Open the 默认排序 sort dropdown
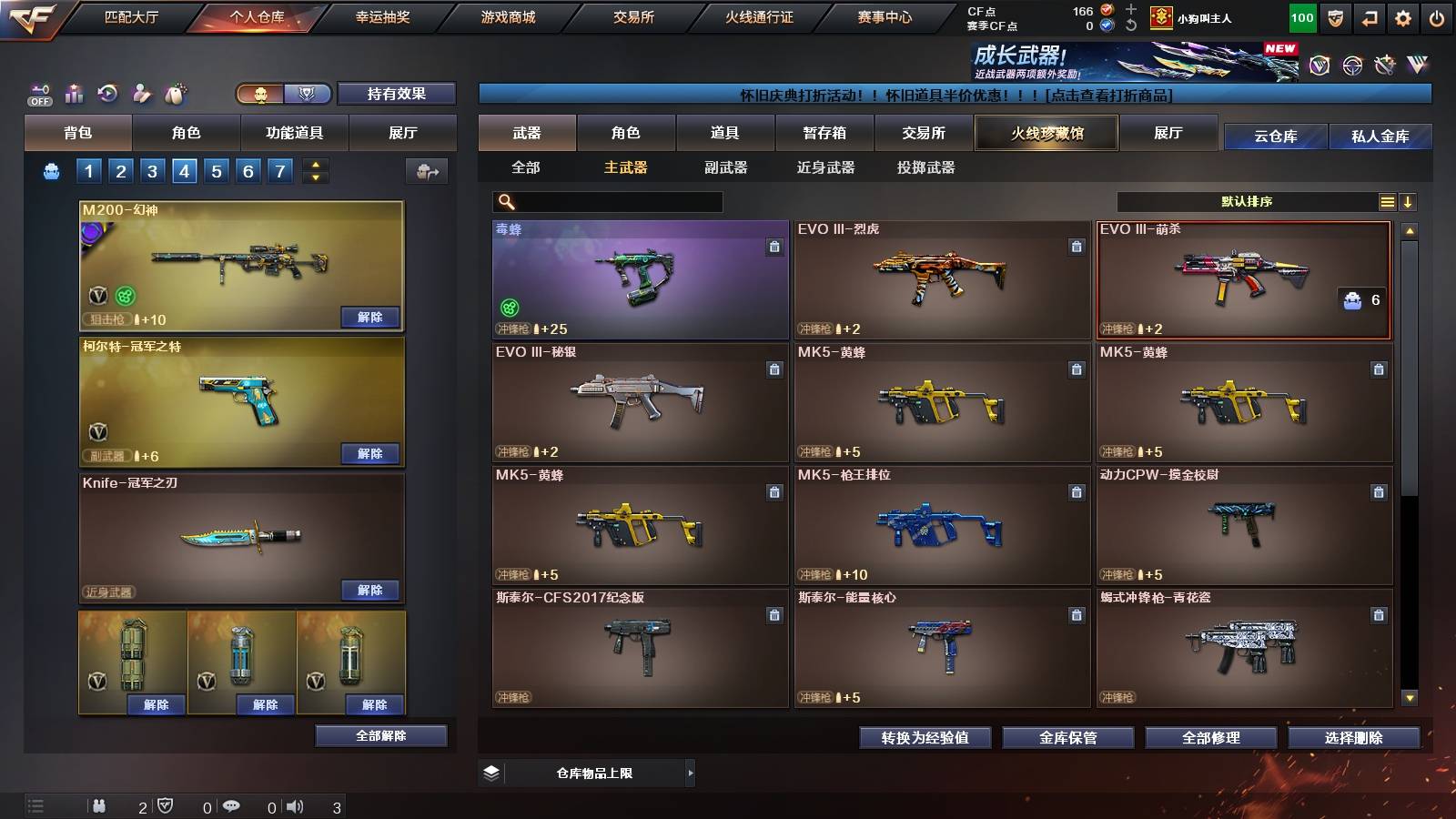The height and width of the screenshot is (819, 1456). pos(1247,201)
